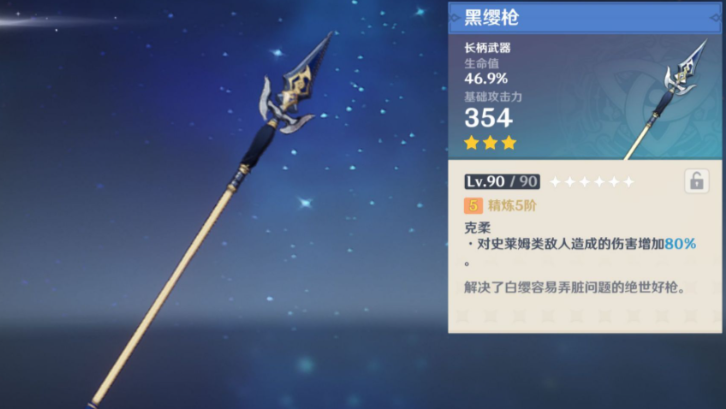Toggle the weapon lock icon

pos(696,181)
